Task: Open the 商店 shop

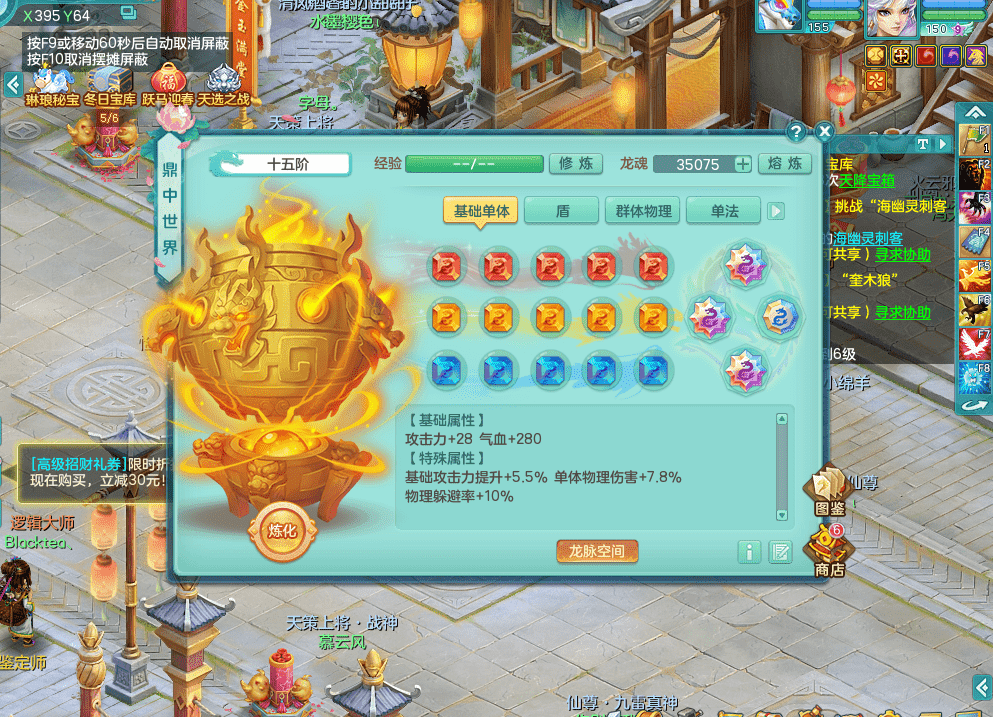Action: (829, 552)
